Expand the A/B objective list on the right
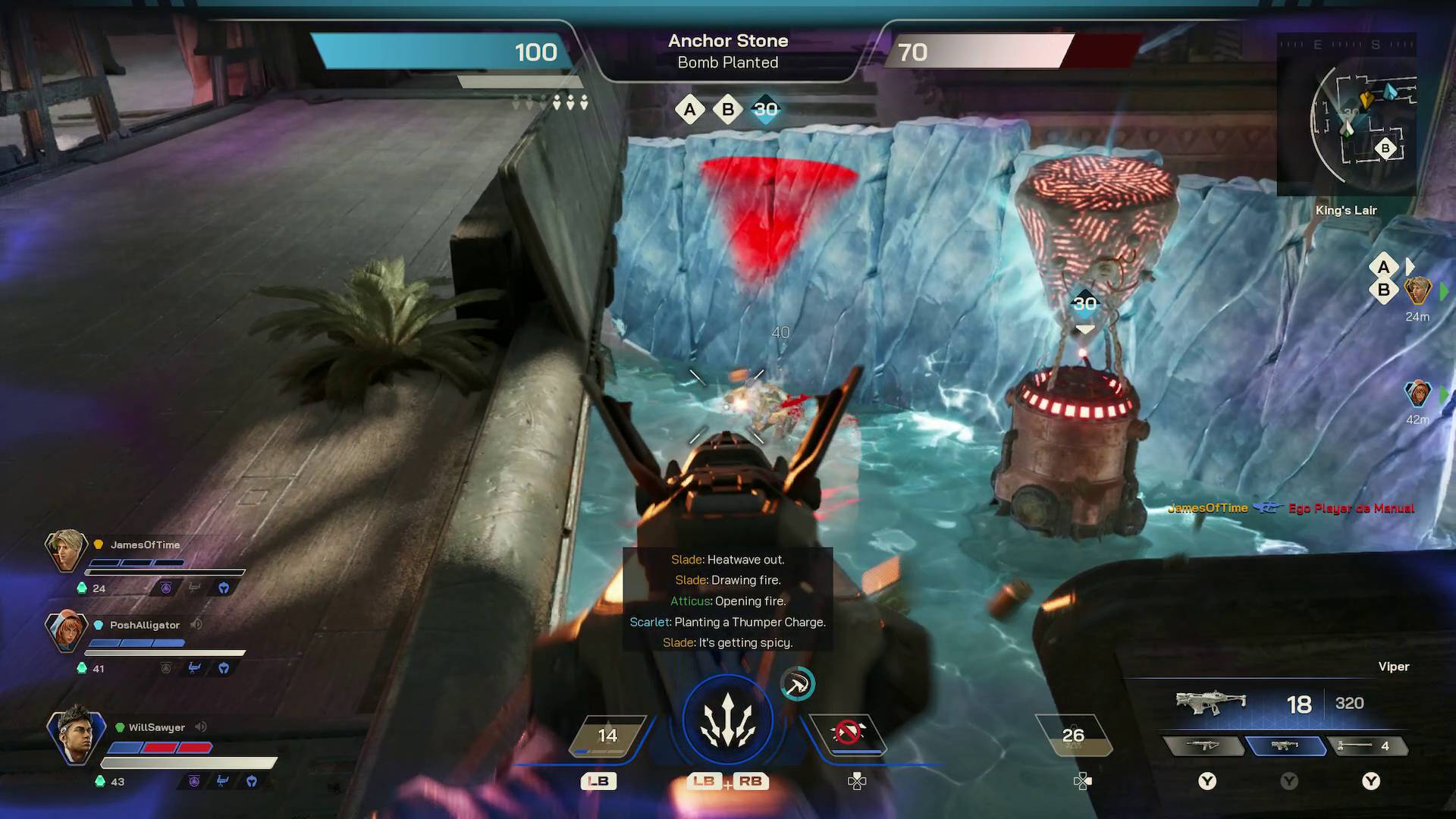The width and height of the screenshot is (1456, 819). tap(1385, 278)
